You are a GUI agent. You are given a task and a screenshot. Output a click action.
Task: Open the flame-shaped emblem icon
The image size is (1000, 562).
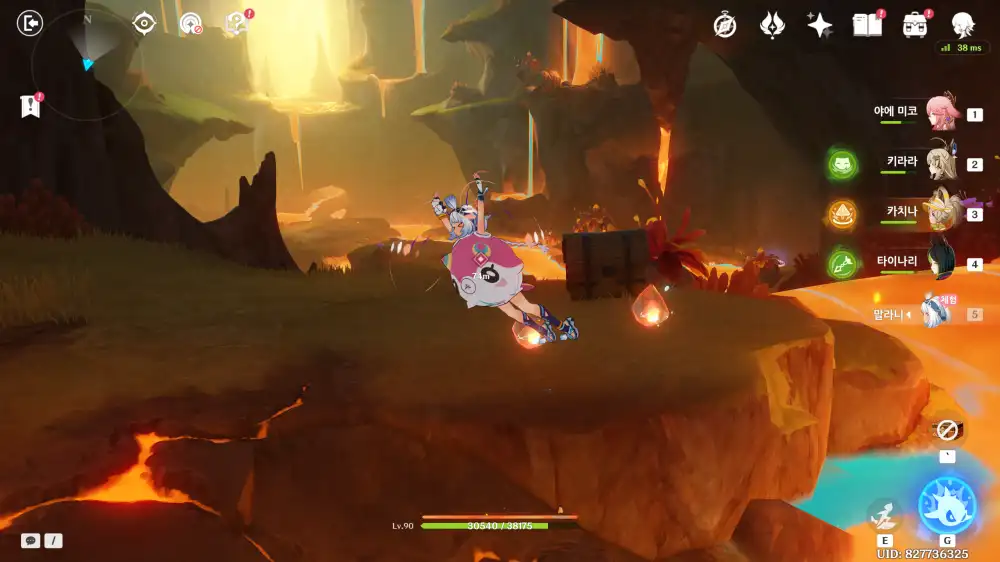click(x=772, y=26)
